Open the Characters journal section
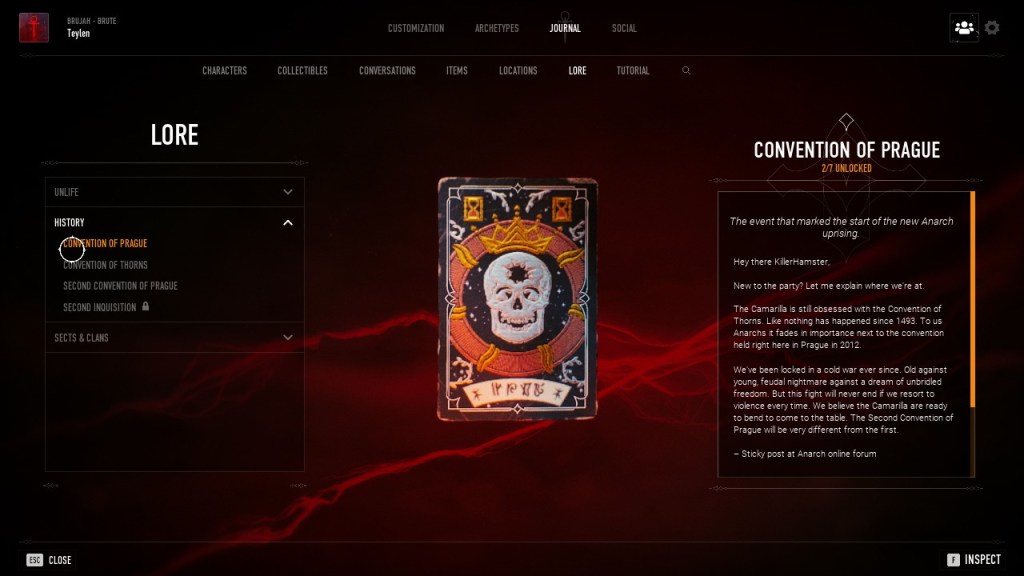The height and width of the screenshot is (576, 1024). [224, 71]
